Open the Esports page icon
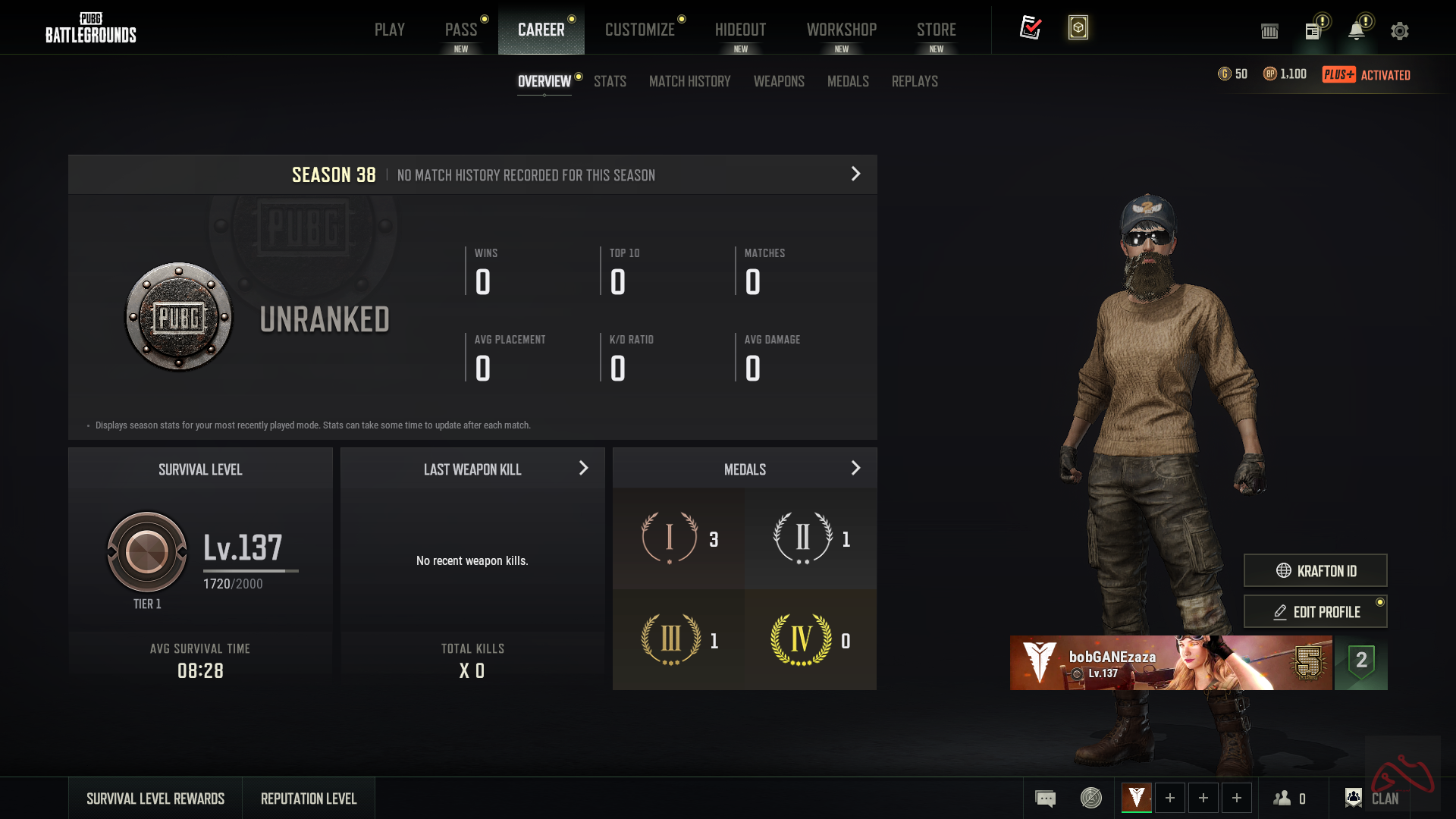This screenshot has width=1456, height=819. (x=1269, y=31)
